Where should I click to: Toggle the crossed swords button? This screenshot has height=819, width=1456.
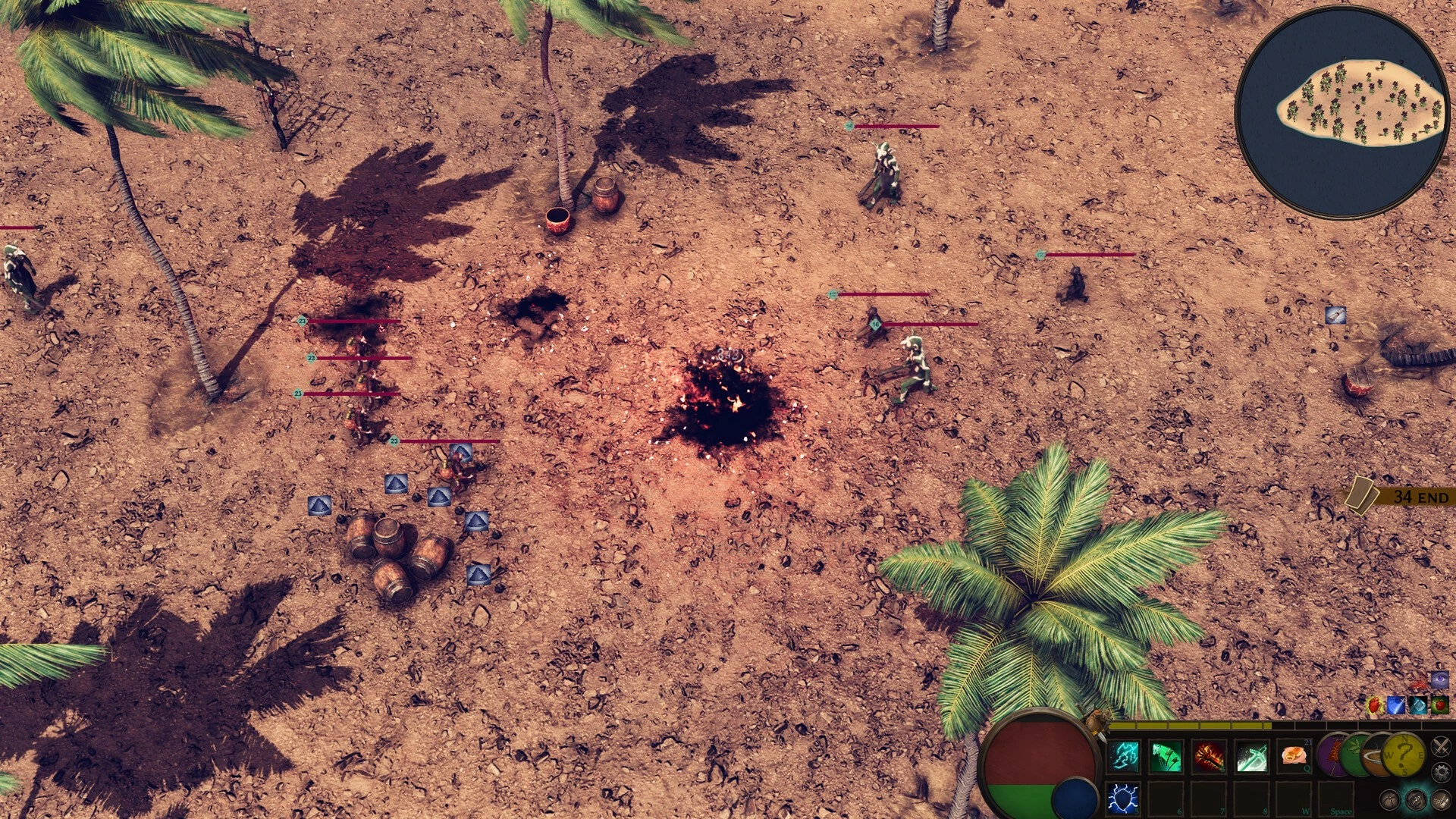tap(1441, 746)
